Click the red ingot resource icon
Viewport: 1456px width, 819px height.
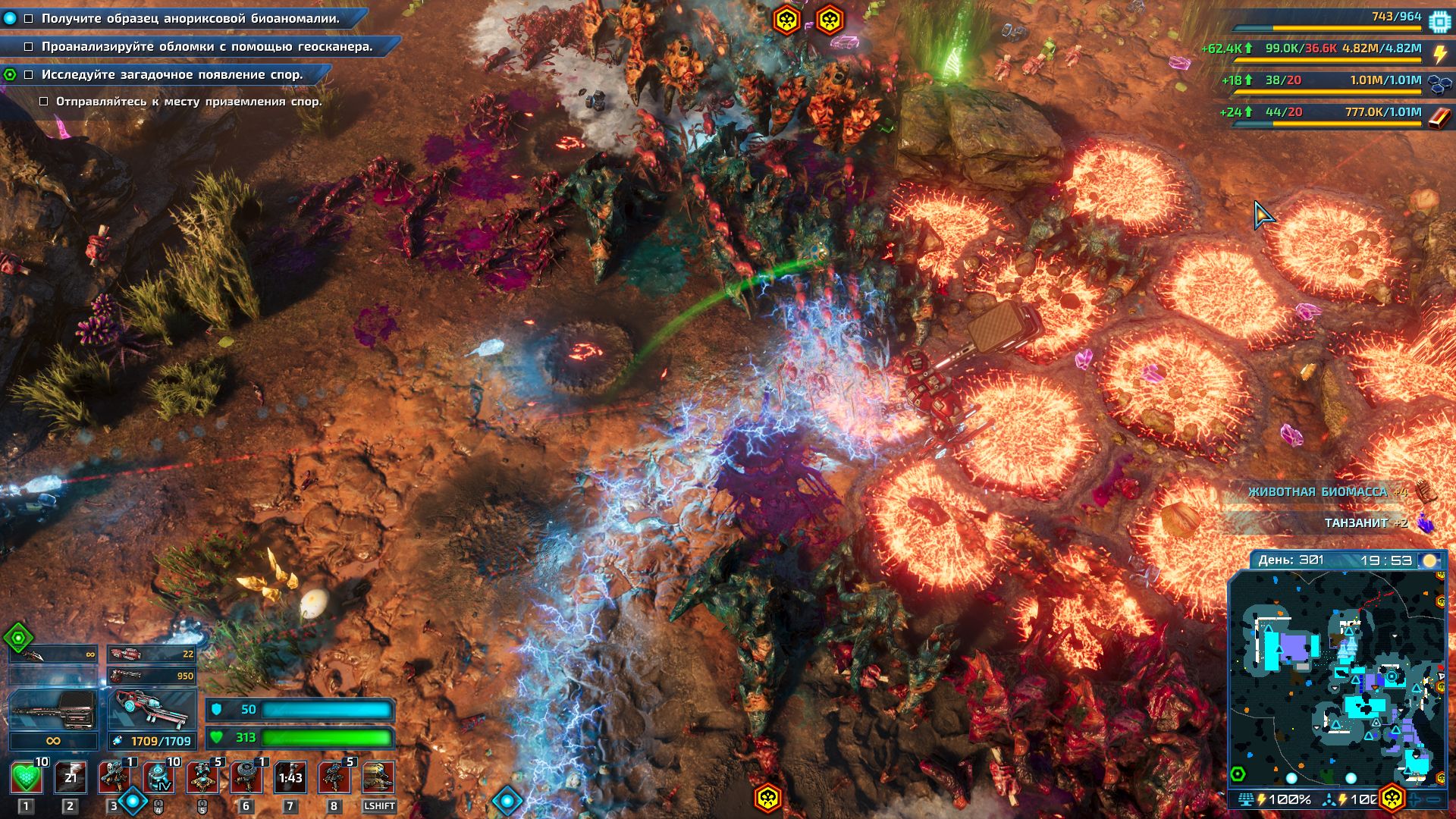point(1440,118)
